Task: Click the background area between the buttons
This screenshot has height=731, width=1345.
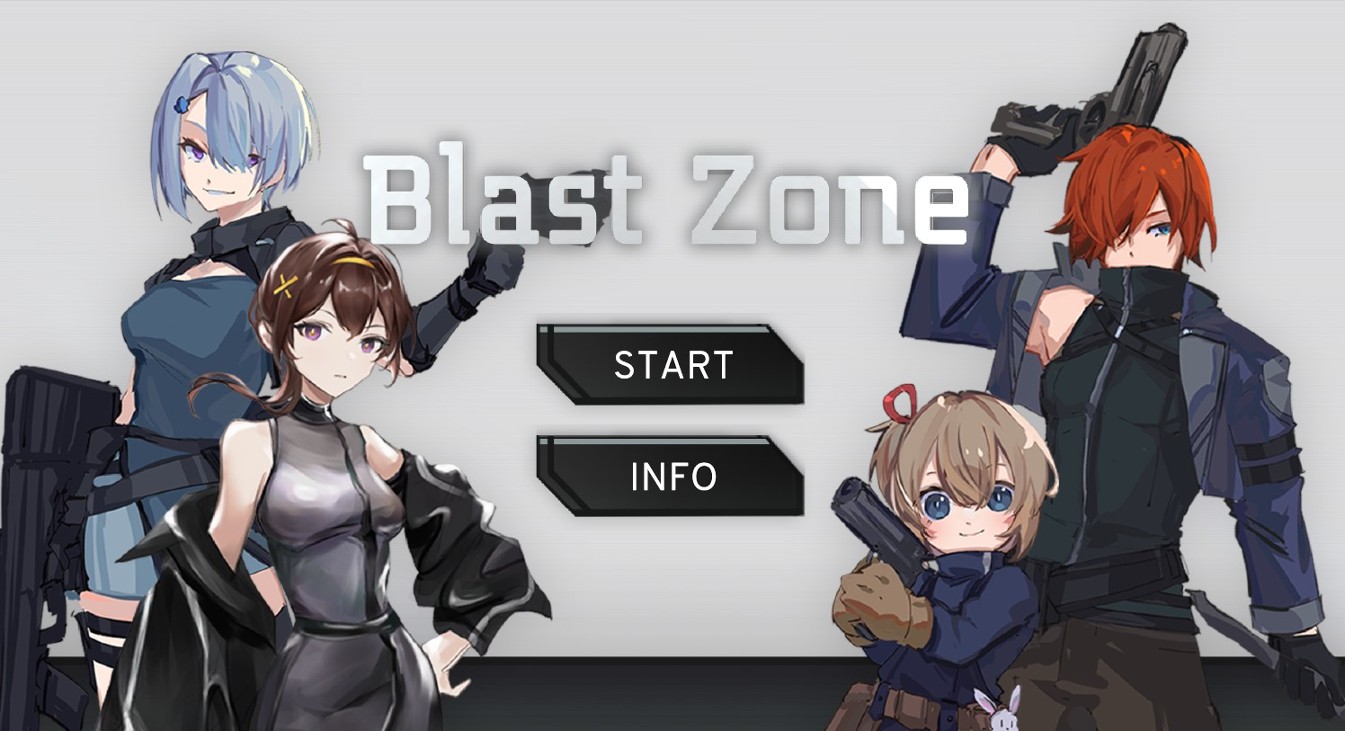Action: 672,420
